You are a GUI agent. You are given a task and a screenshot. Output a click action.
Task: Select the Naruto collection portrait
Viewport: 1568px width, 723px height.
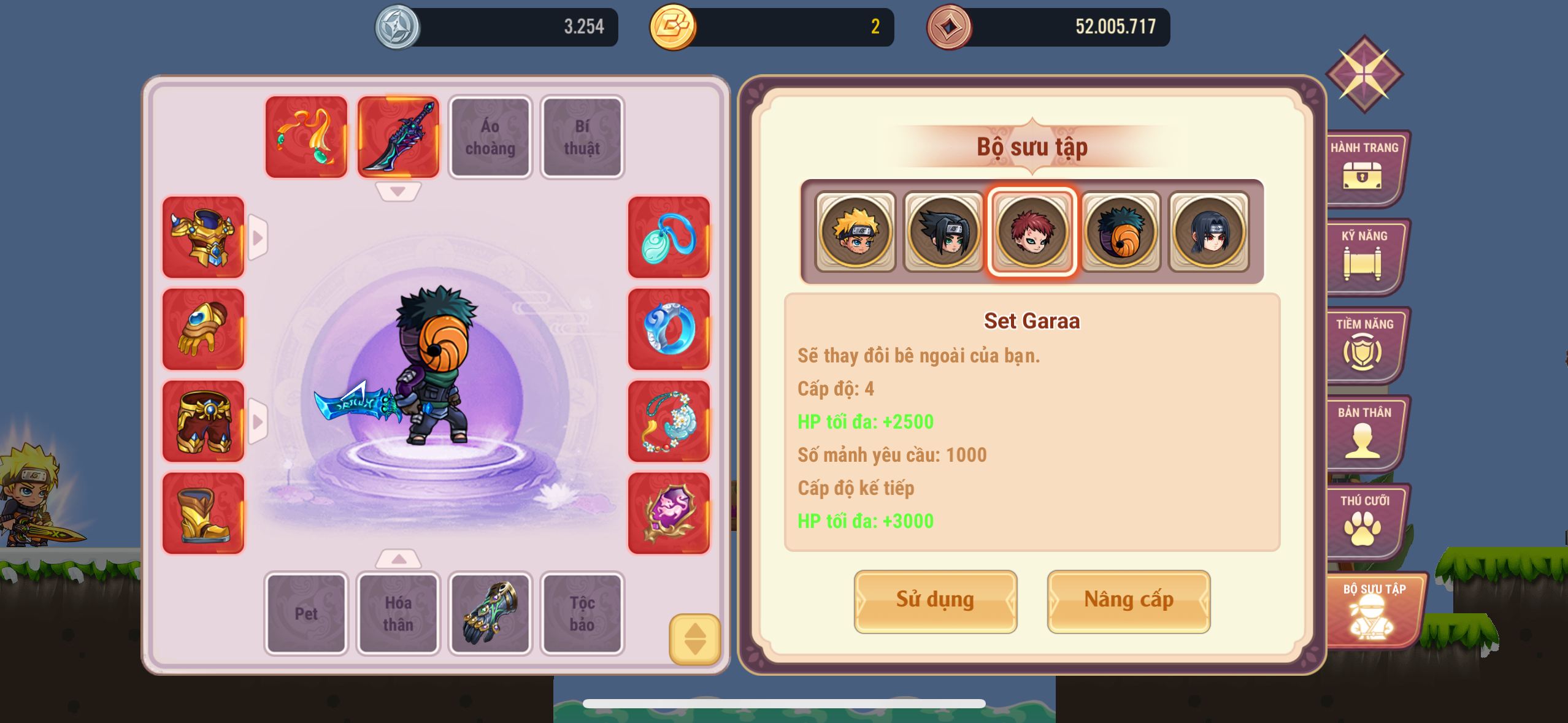click(x=855, y=232)
